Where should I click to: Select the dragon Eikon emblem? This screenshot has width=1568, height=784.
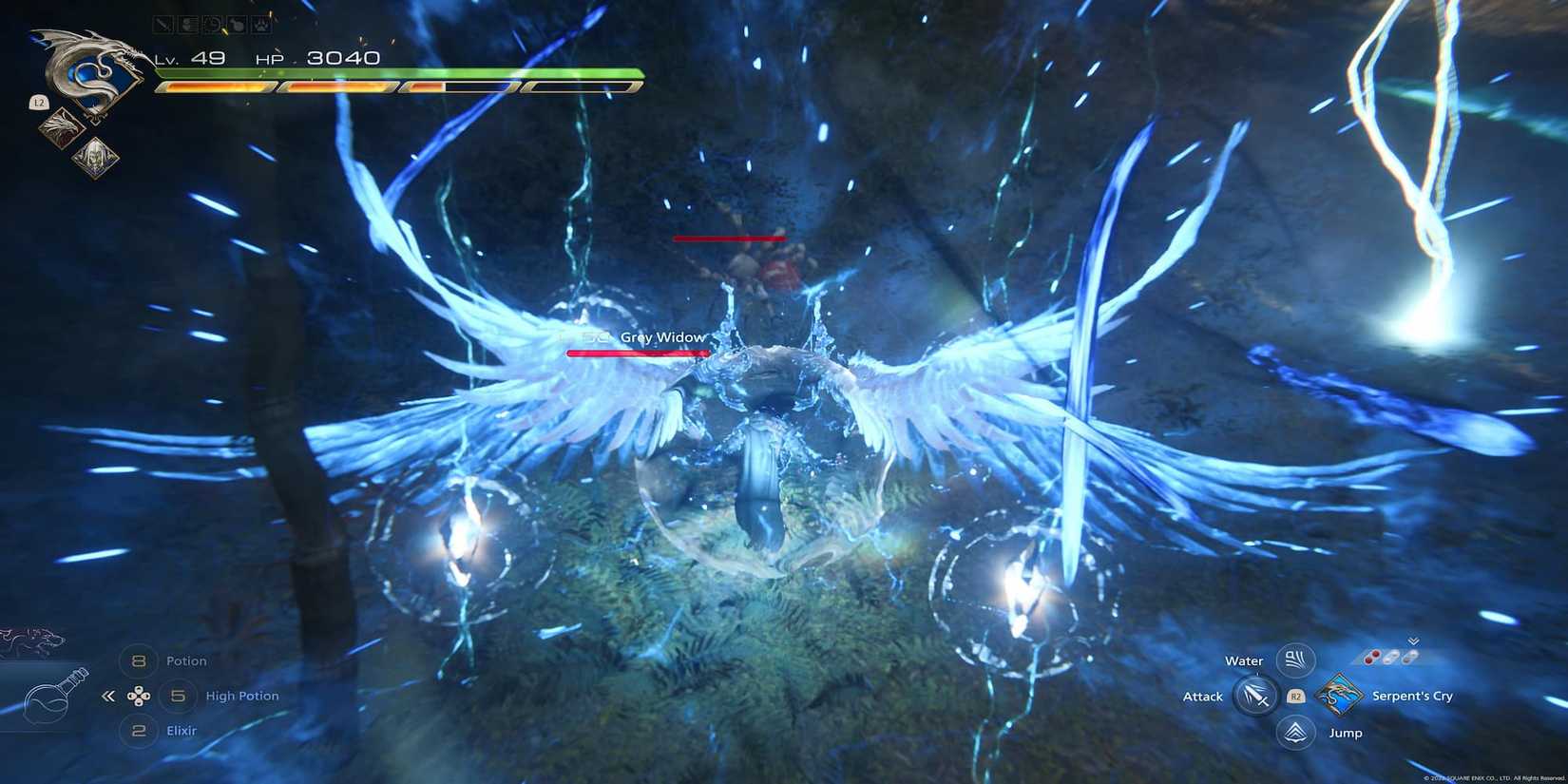point(92,74)
